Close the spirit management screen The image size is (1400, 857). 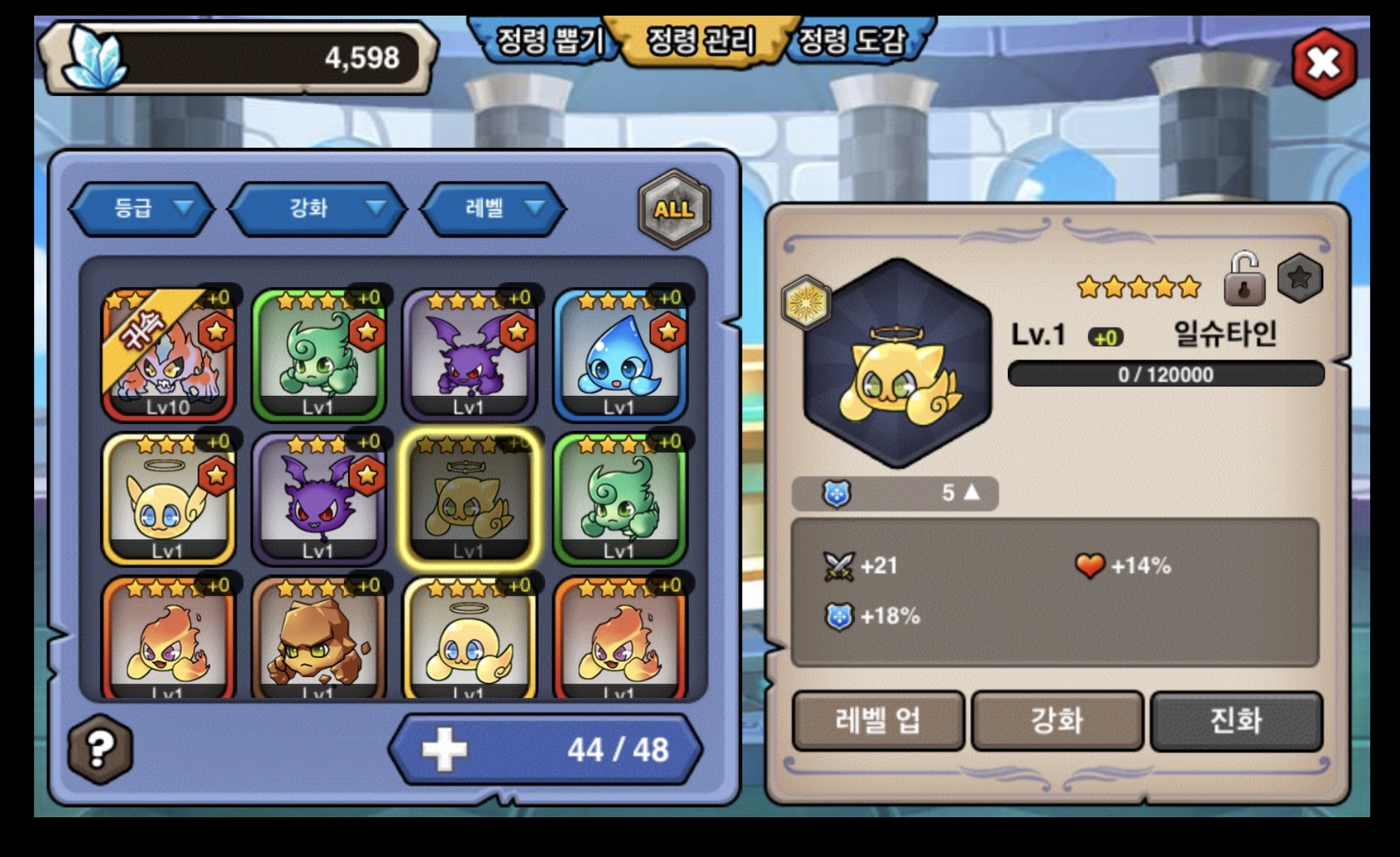pos(1323,63)
